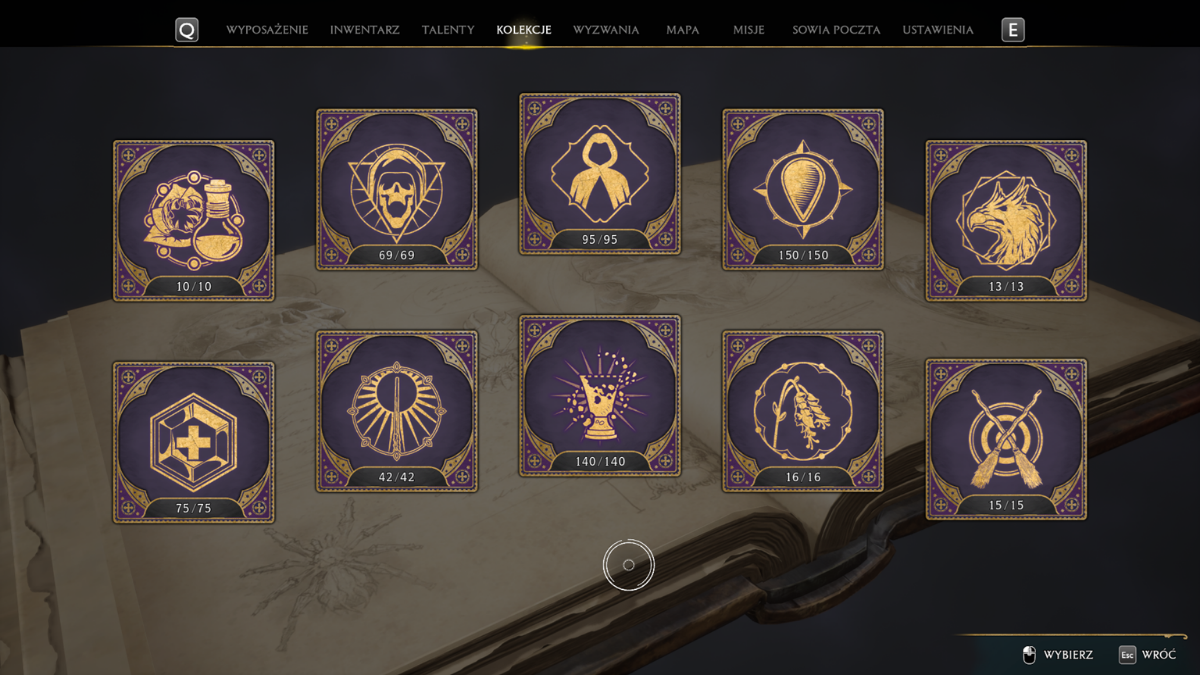Switch to the Inwentarz tab
This screenshot has width=1200, height=675.
tap(364, 30)
